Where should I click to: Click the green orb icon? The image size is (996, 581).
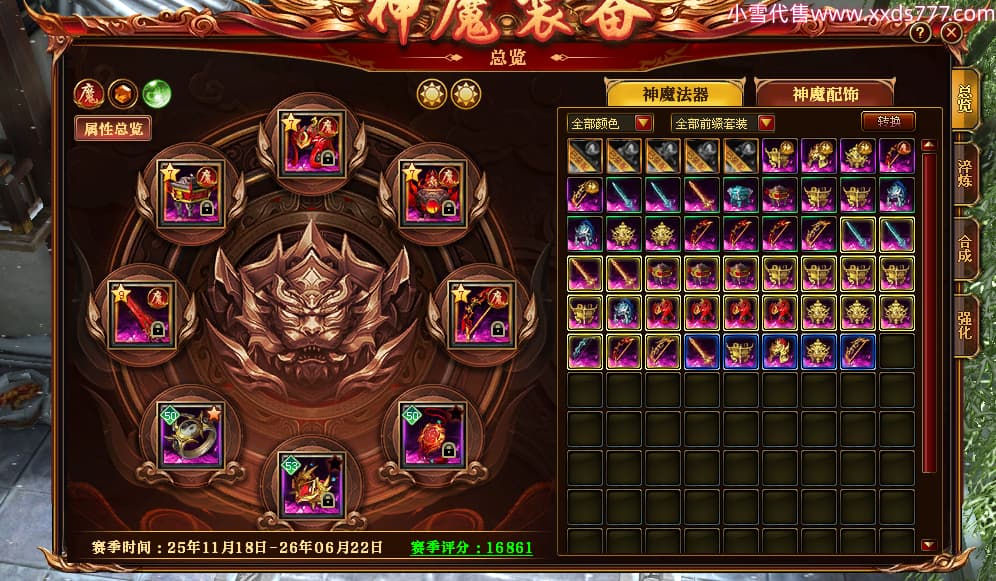pos(156,94)
